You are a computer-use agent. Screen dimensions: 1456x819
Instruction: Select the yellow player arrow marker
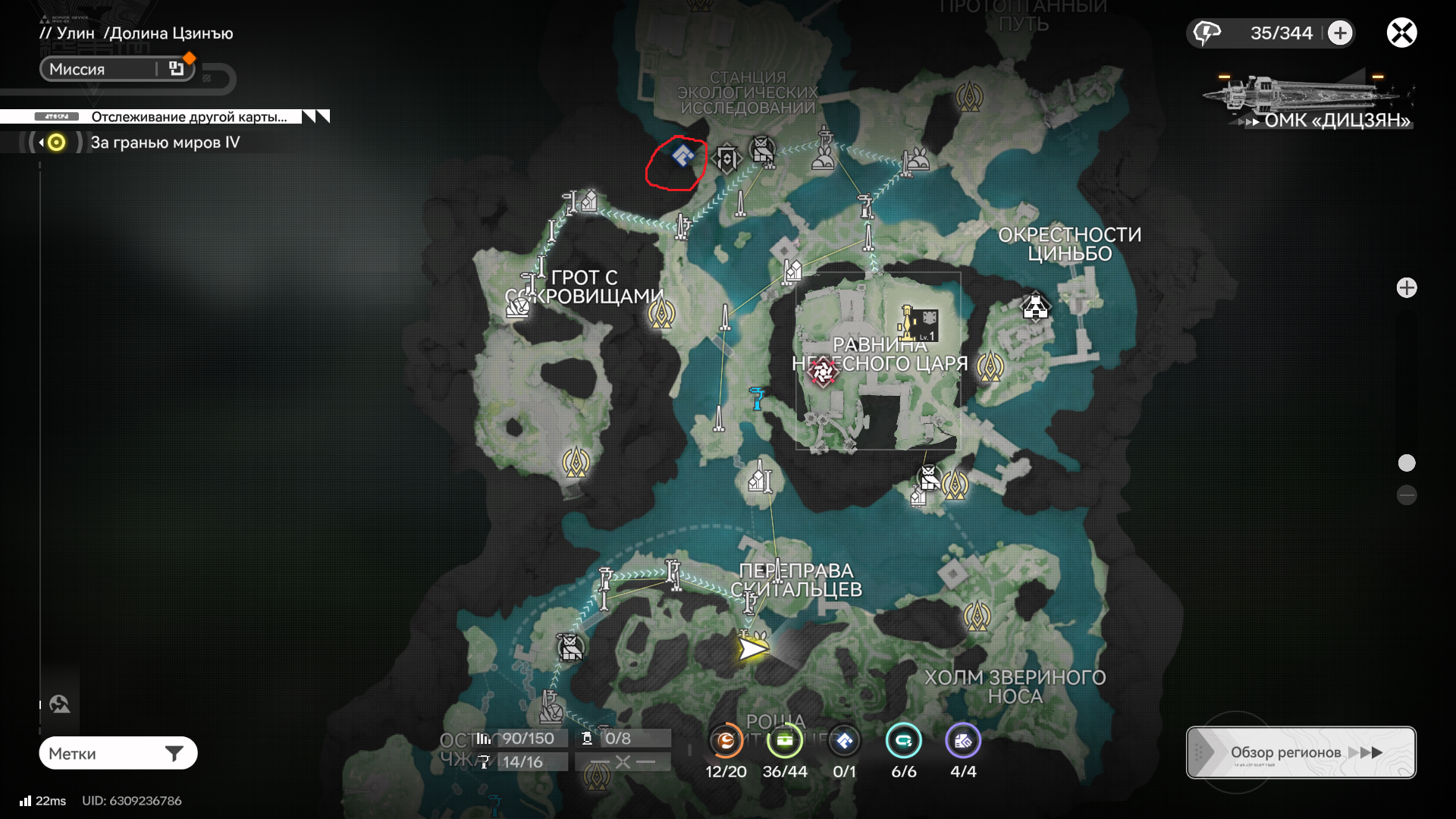pos(752,648)
